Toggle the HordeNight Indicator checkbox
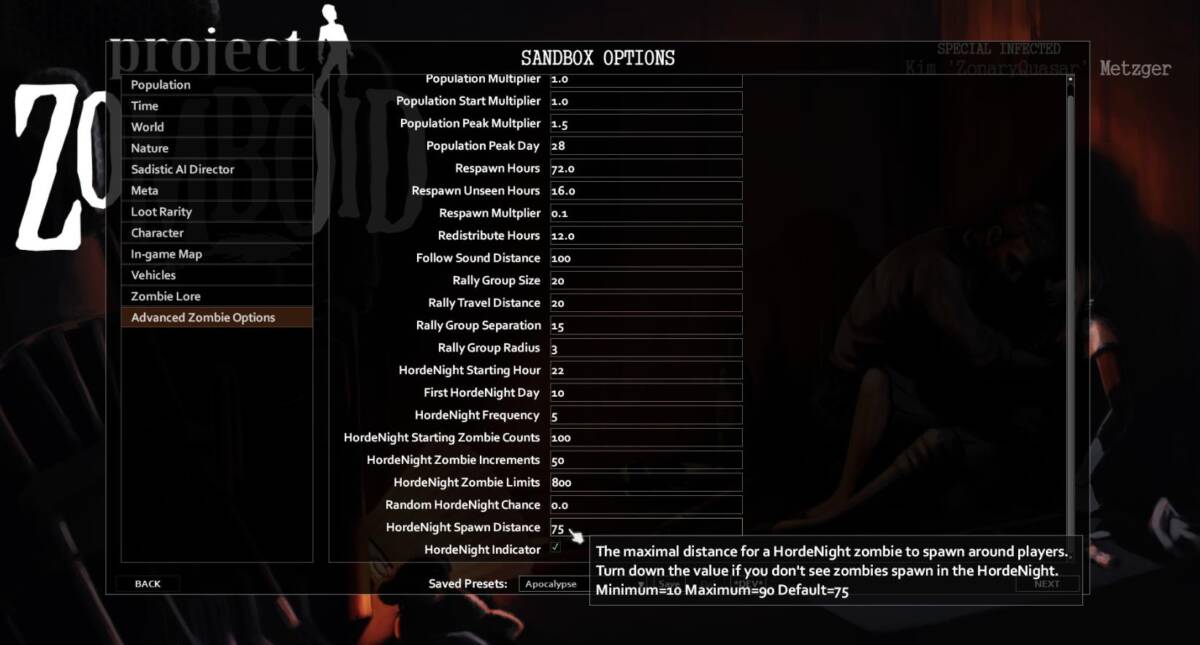Viewport: 1200px width, 645px height. [x=556, y=548]
